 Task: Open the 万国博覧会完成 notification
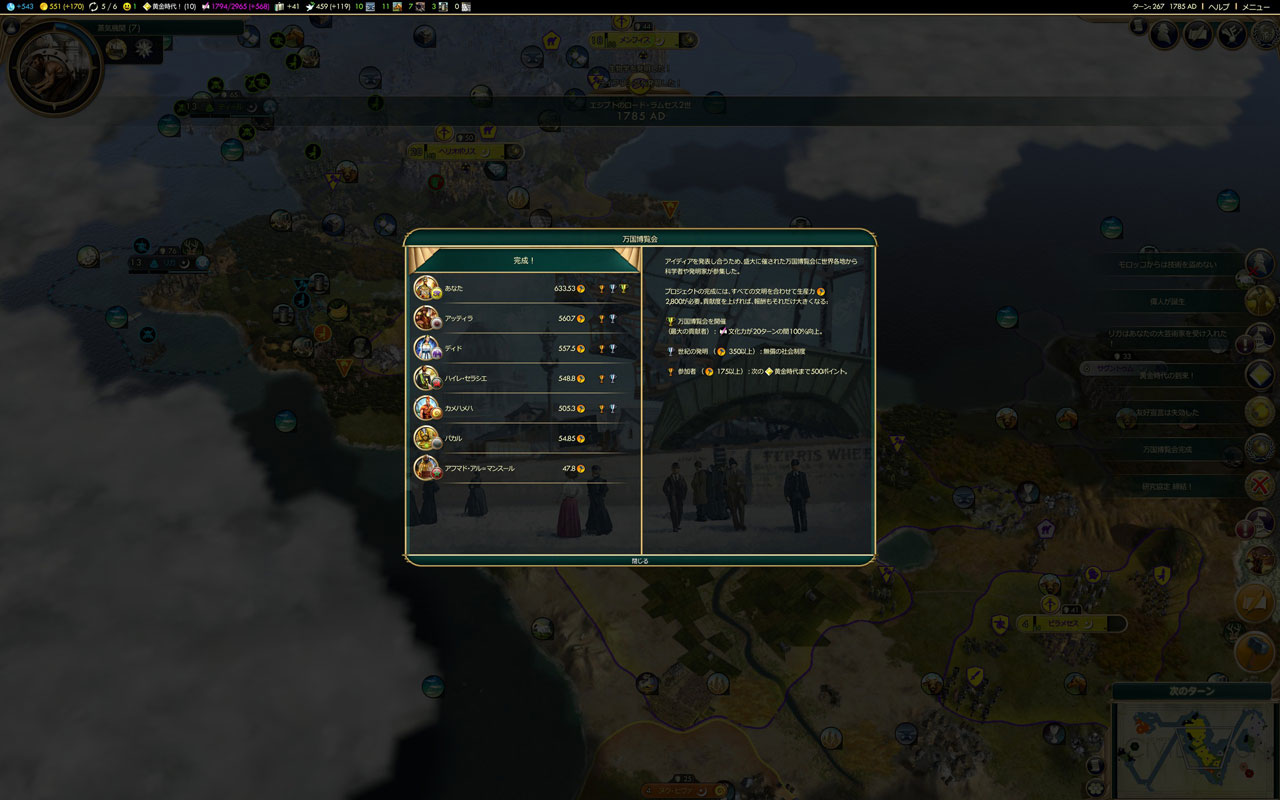click(x=1167, y=450)
